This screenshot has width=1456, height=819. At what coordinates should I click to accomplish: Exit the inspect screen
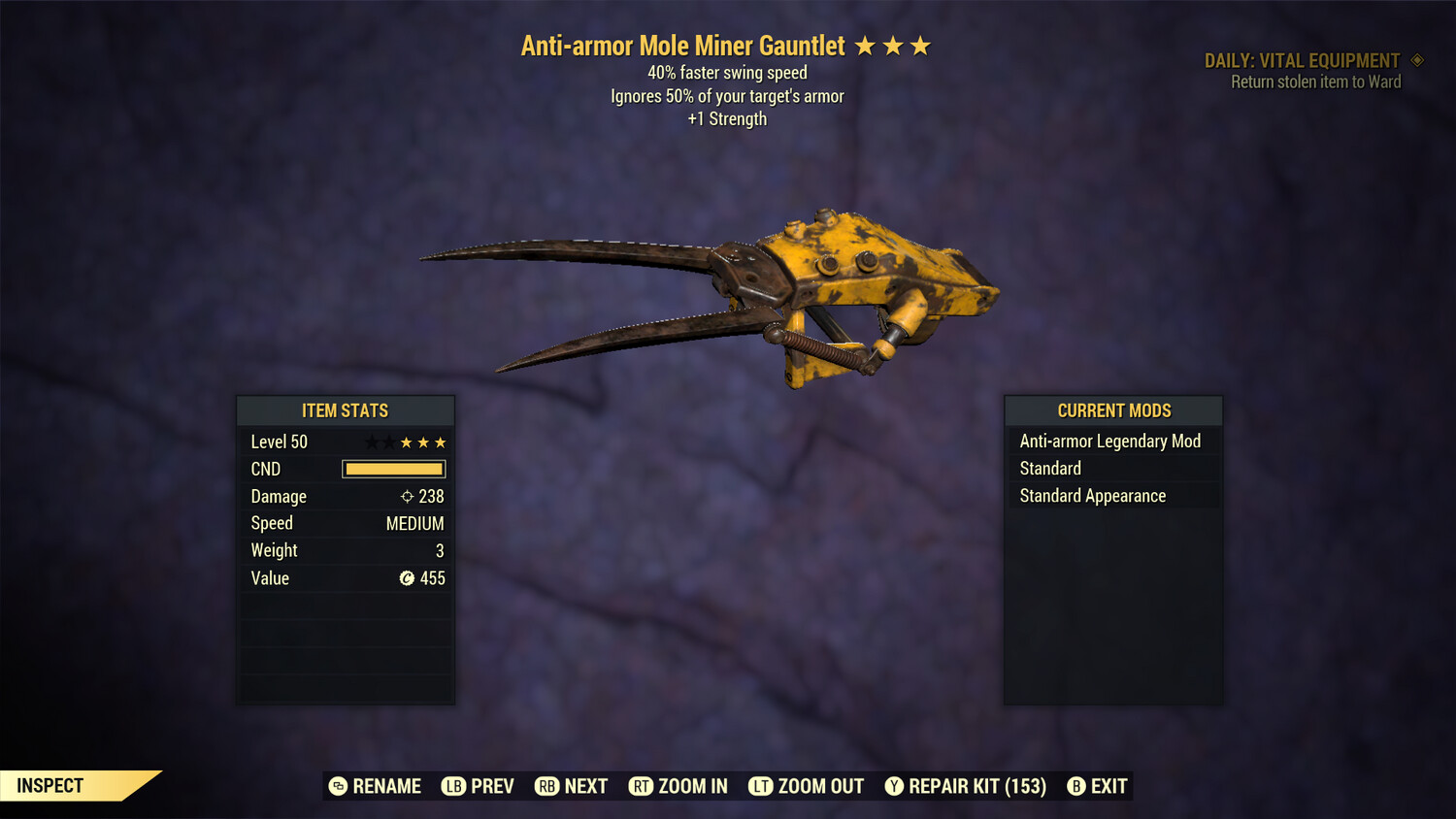tap(1098, 786)
